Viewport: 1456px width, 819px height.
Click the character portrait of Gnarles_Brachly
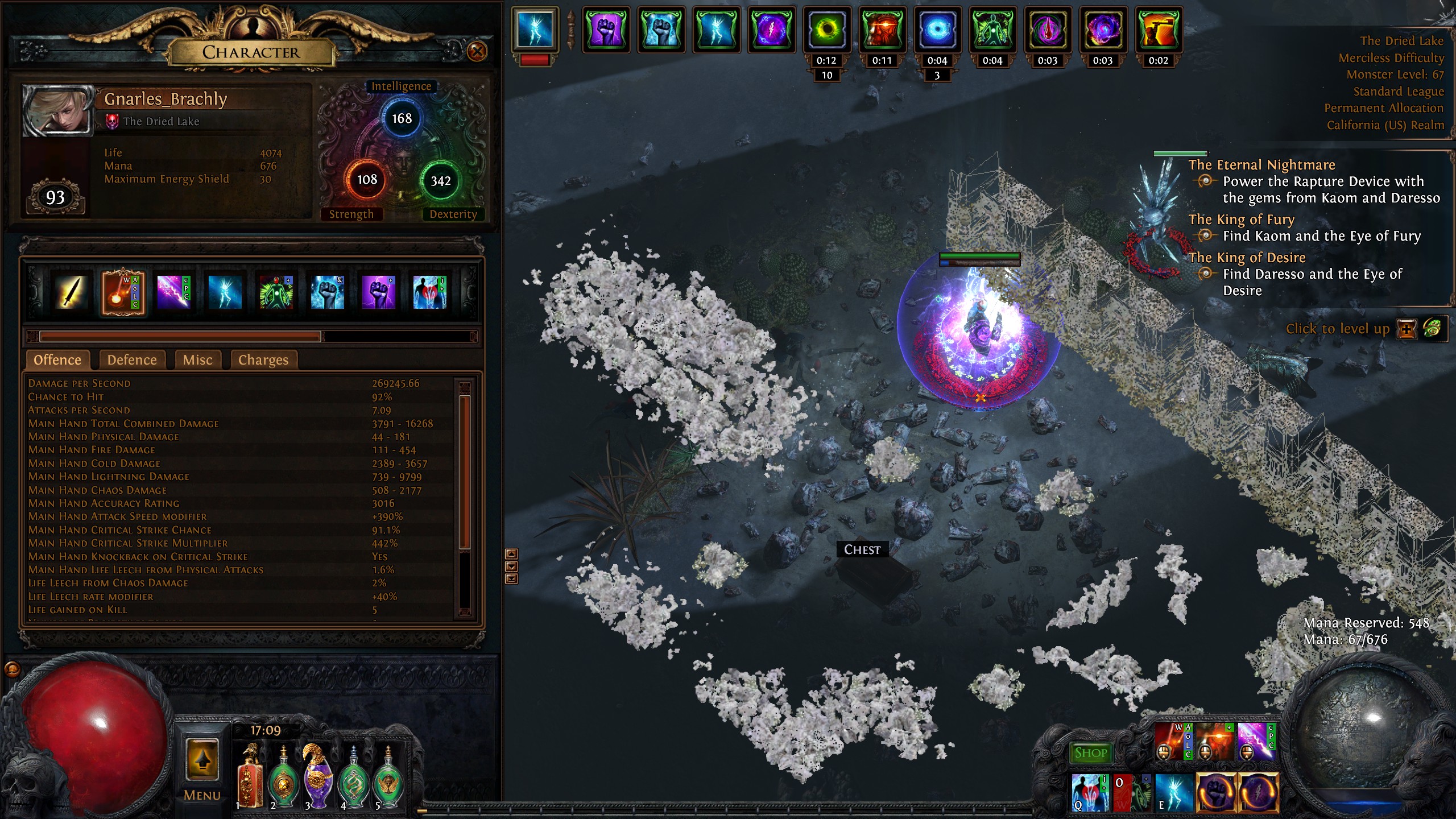click(57, 110)
